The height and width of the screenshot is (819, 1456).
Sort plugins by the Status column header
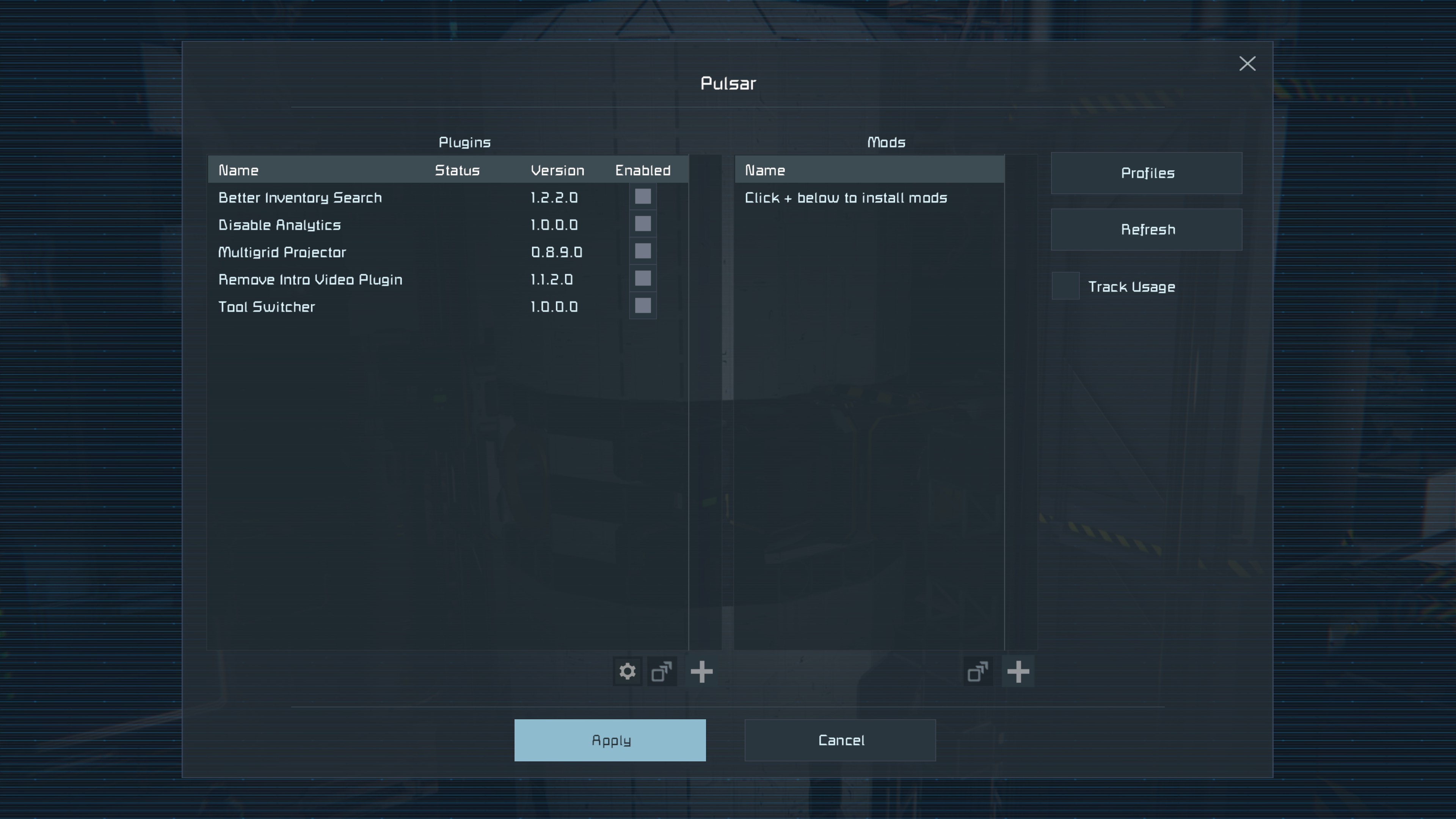pos(457,170)
